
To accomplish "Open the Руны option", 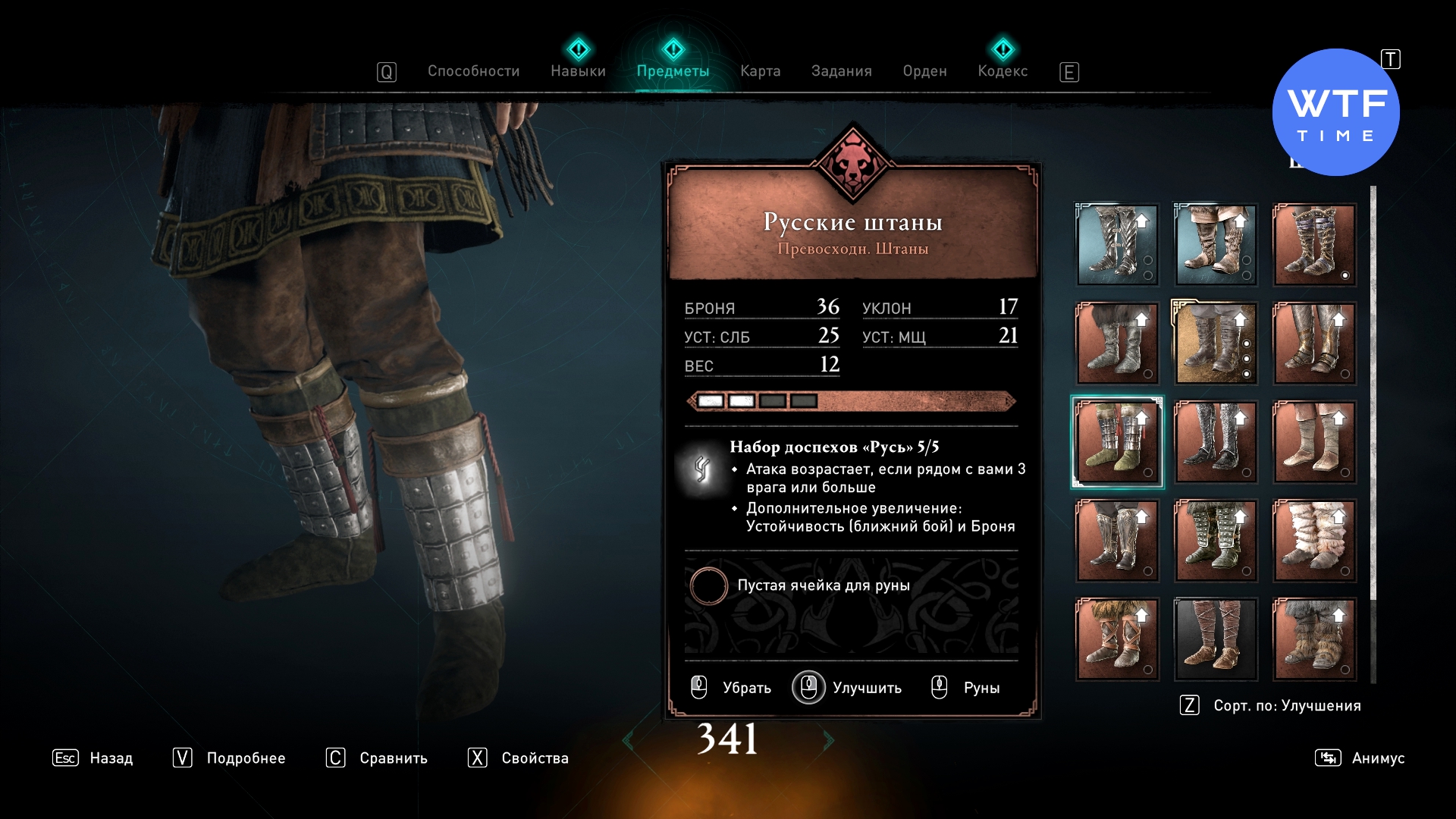I will [966, 688].
